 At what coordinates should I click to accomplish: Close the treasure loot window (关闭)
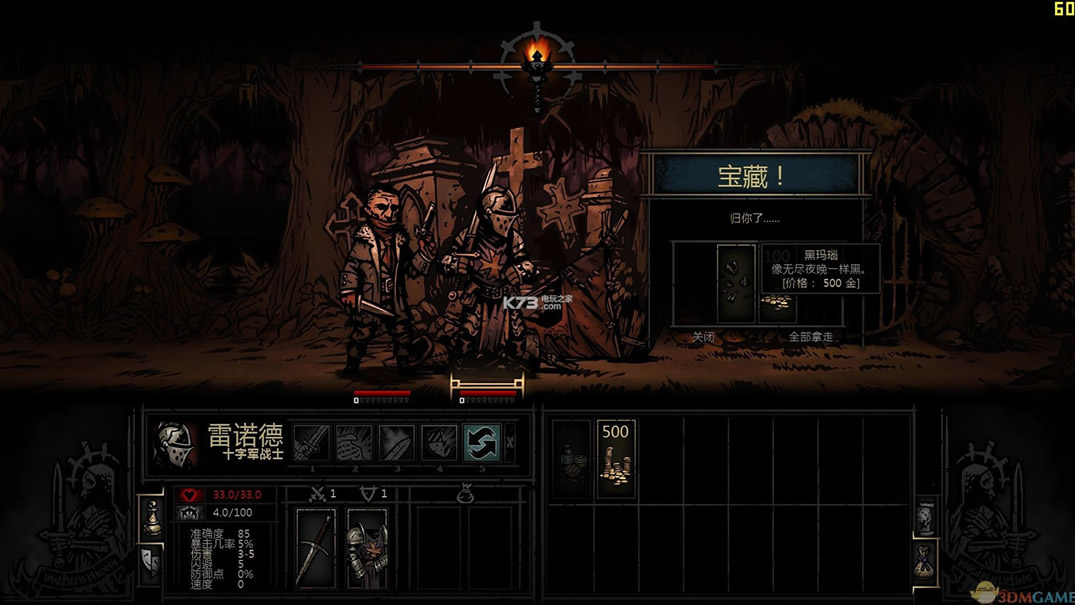[x=704, y=337]
